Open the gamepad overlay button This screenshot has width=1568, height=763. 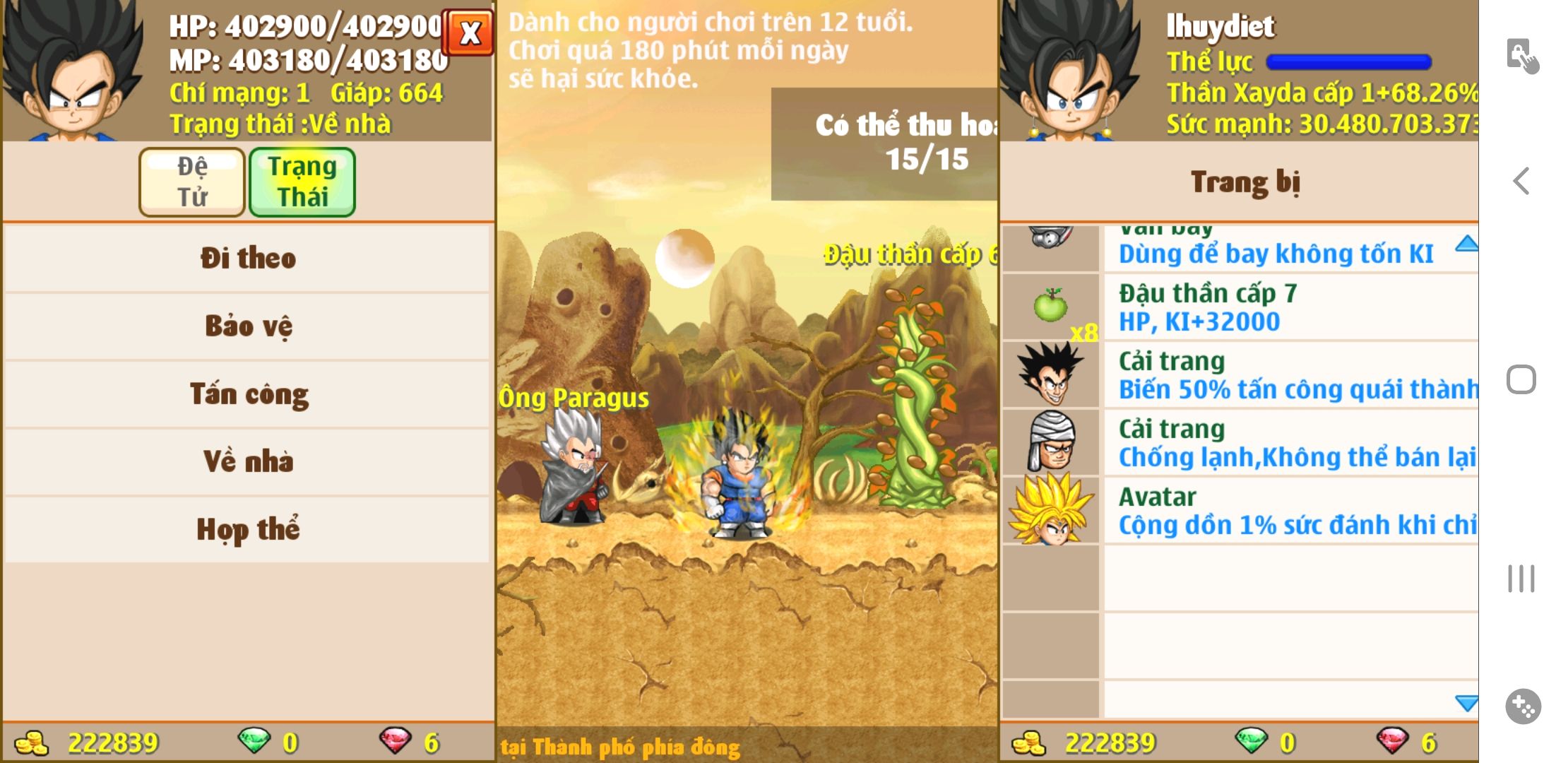(x=1523, y=706)
